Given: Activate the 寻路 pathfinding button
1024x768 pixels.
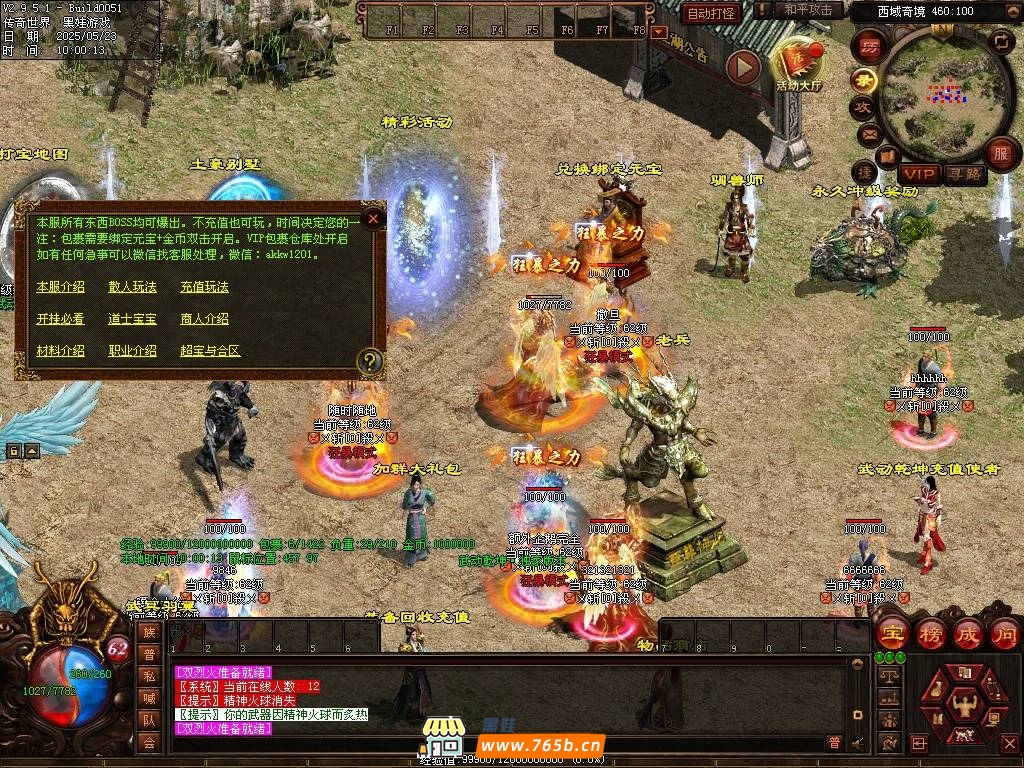Looking at the screenshot, I should (964, 174).
